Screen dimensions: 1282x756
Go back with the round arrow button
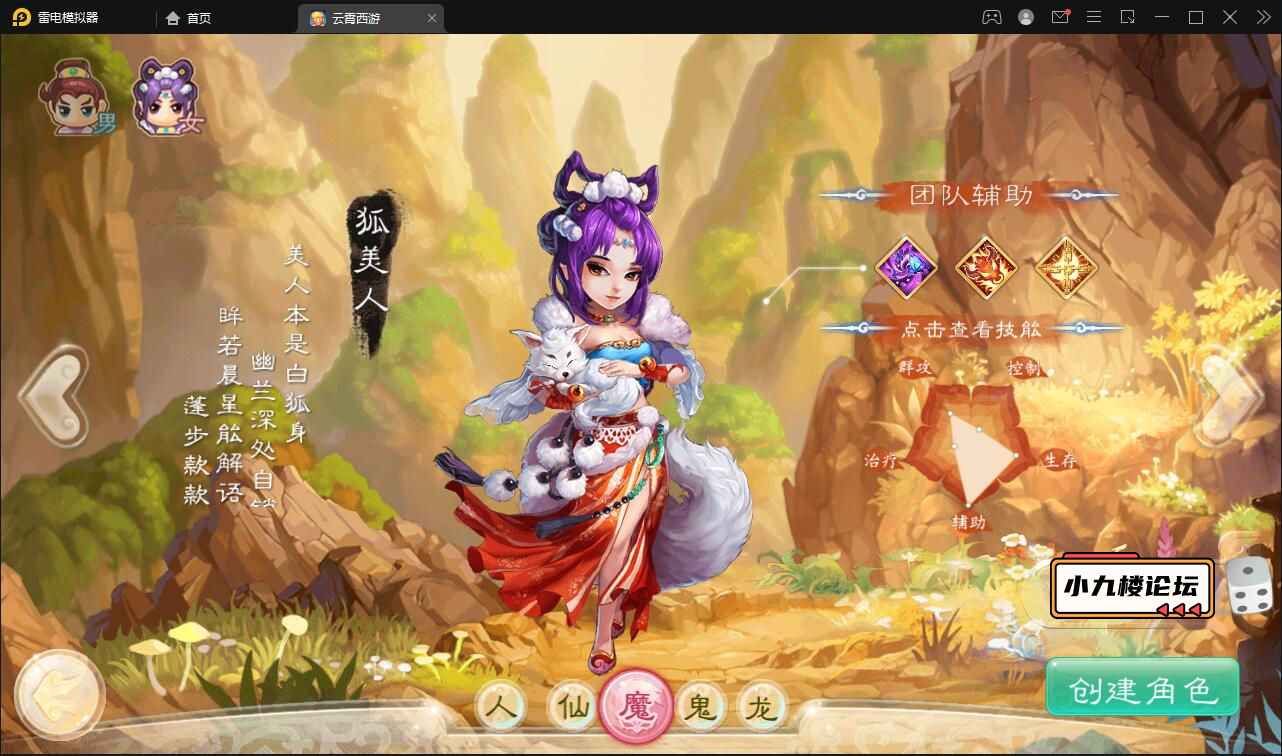[x=60, y=694]
